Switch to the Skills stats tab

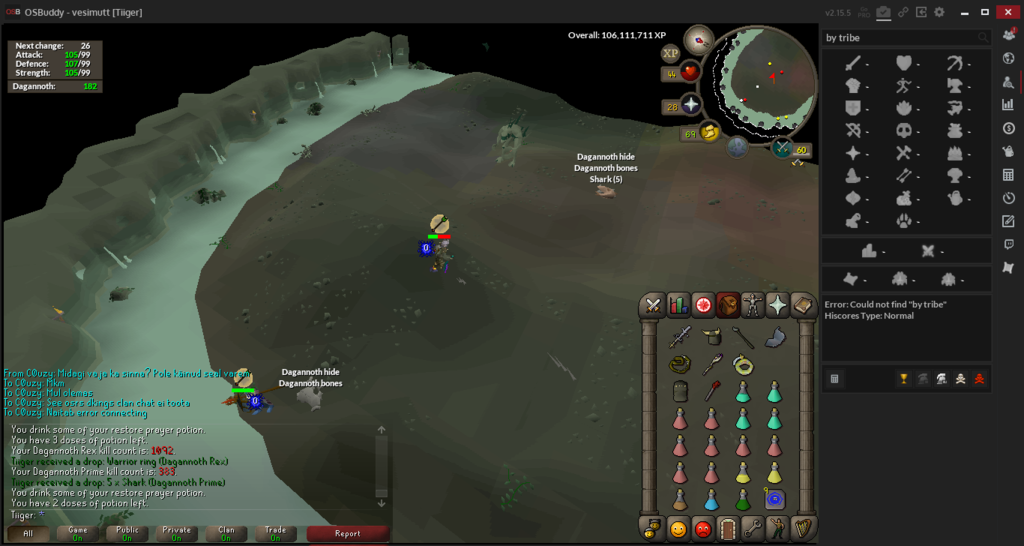click(679, 305)
